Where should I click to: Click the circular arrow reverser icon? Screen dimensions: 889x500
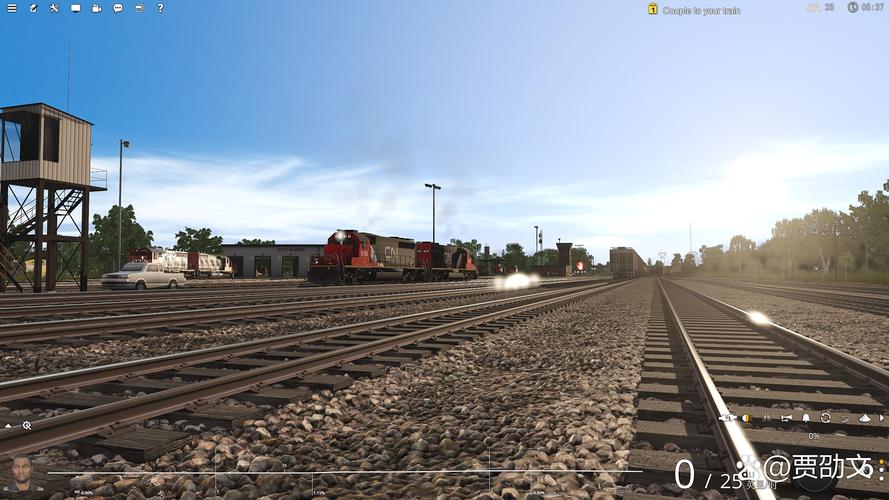825,418
